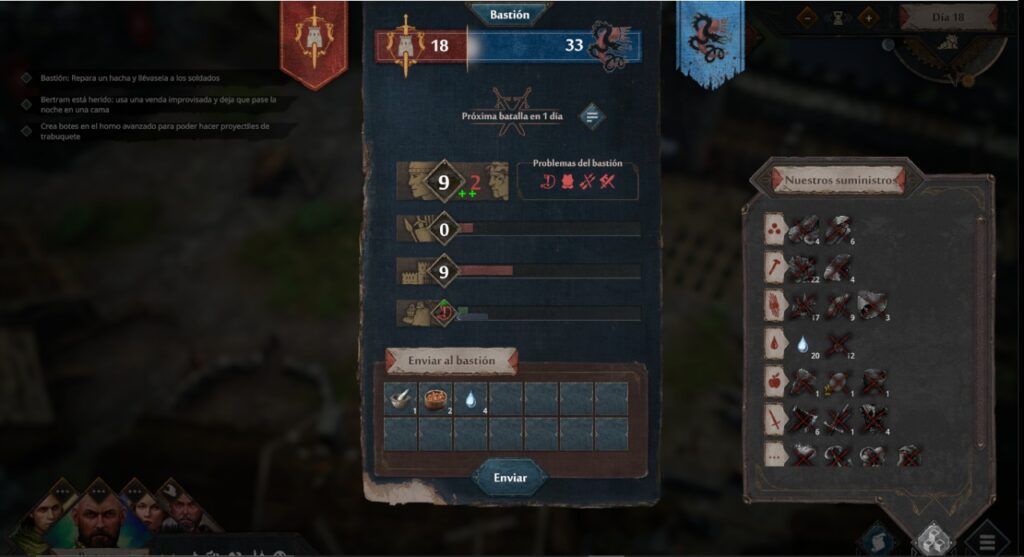Image resolution: width=1024 pixels, height=557 pixels.
Task: Choose the hammer tools supply category
Action: pos(776,265)
